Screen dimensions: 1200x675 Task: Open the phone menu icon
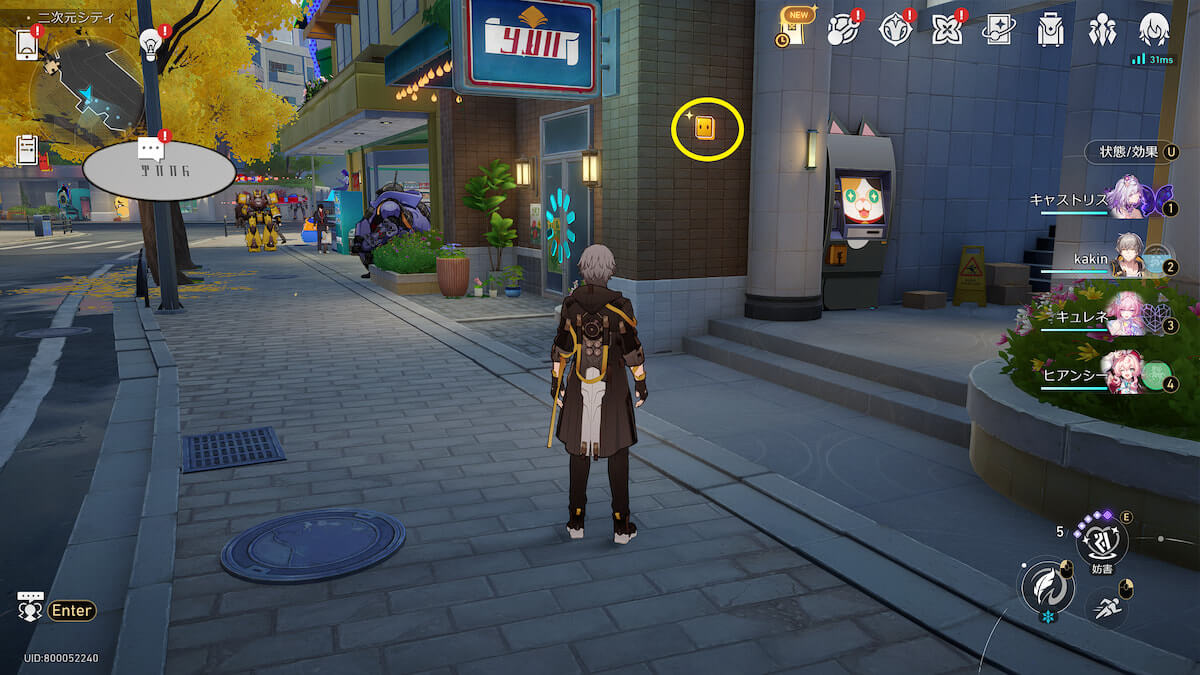pyautogui.click(x=27, y=44)
